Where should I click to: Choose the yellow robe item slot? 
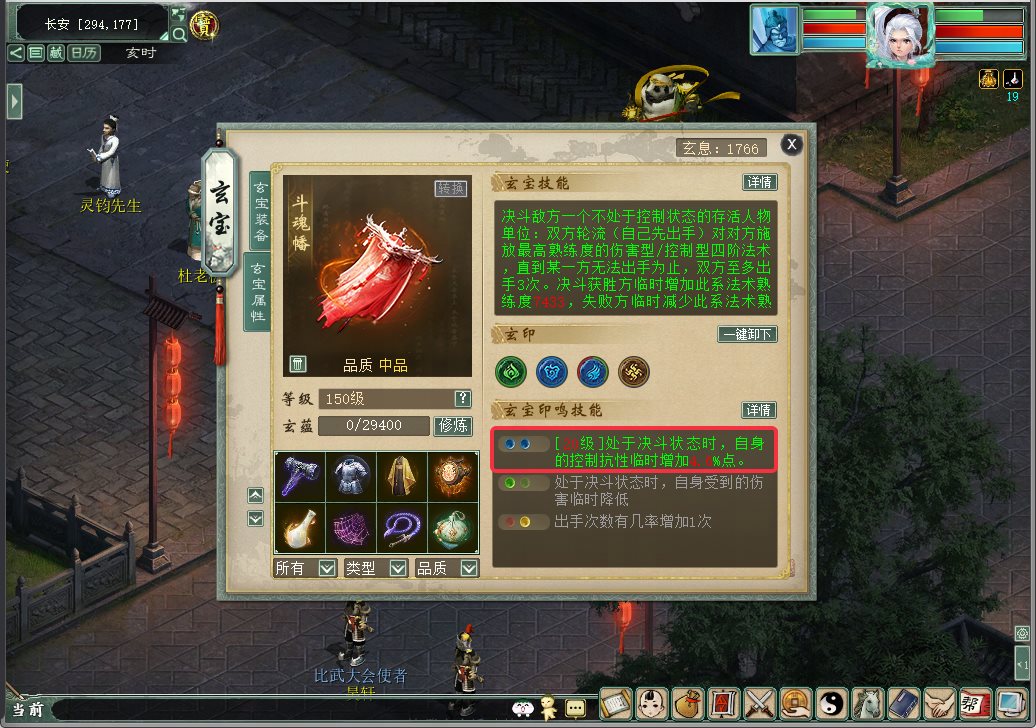(x=402, y=477)
